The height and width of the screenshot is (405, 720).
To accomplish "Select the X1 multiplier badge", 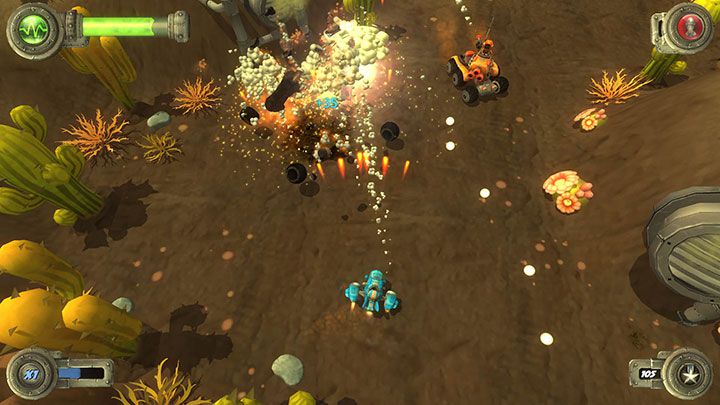I will [31, 373].
